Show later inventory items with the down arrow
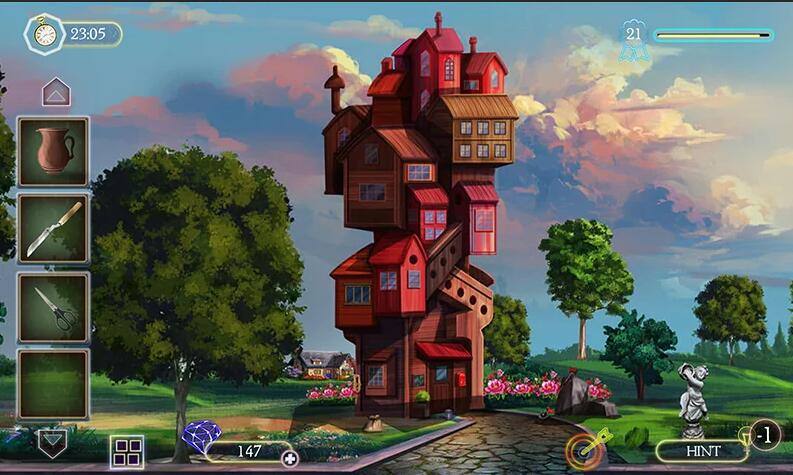The height and width of the screenshot is (475, 793). [52, 442]
